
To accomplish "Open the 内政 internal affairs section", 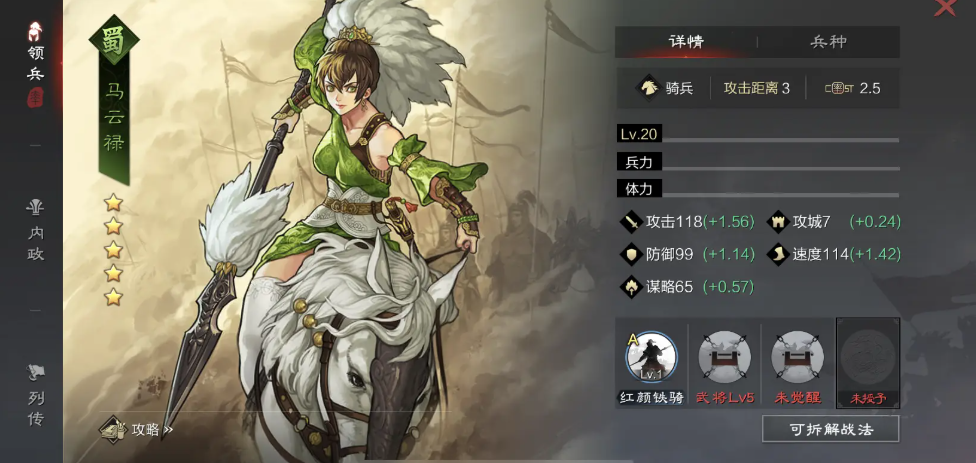I will [x=35, y=230].
